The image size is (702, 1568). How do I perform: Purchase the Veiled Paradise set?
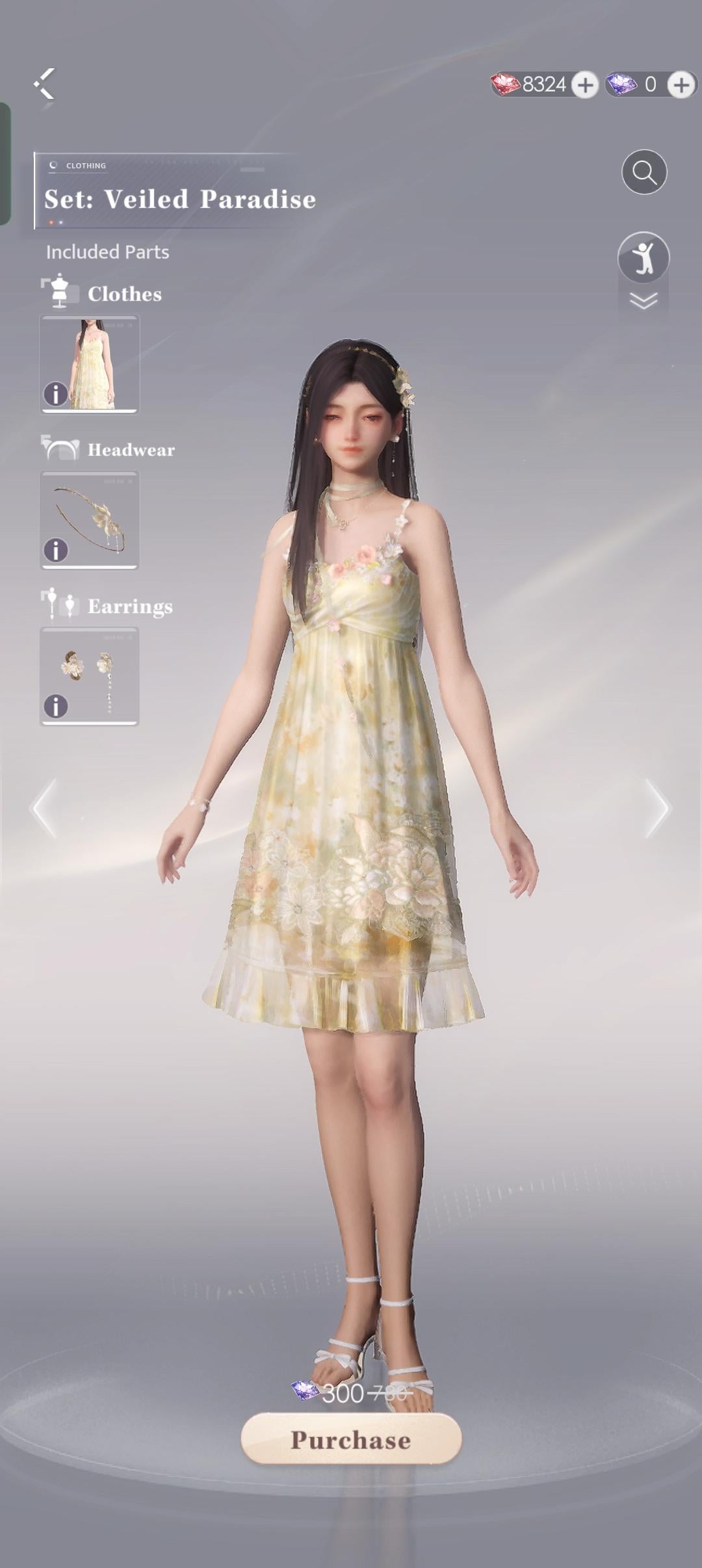pos(351,1439)
